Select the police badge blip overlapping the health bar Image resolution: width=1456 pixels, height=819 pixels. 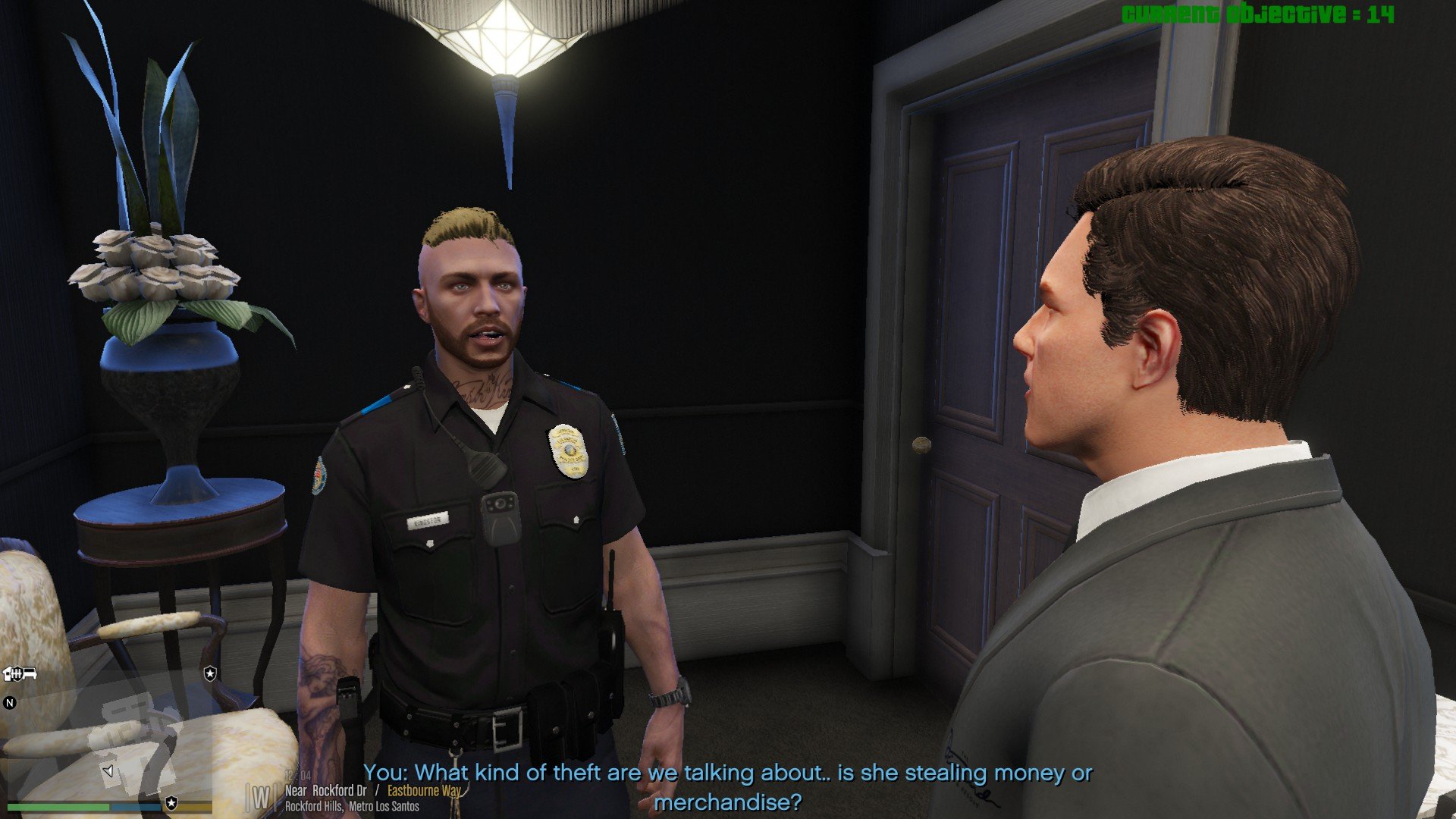click(172, 803)
